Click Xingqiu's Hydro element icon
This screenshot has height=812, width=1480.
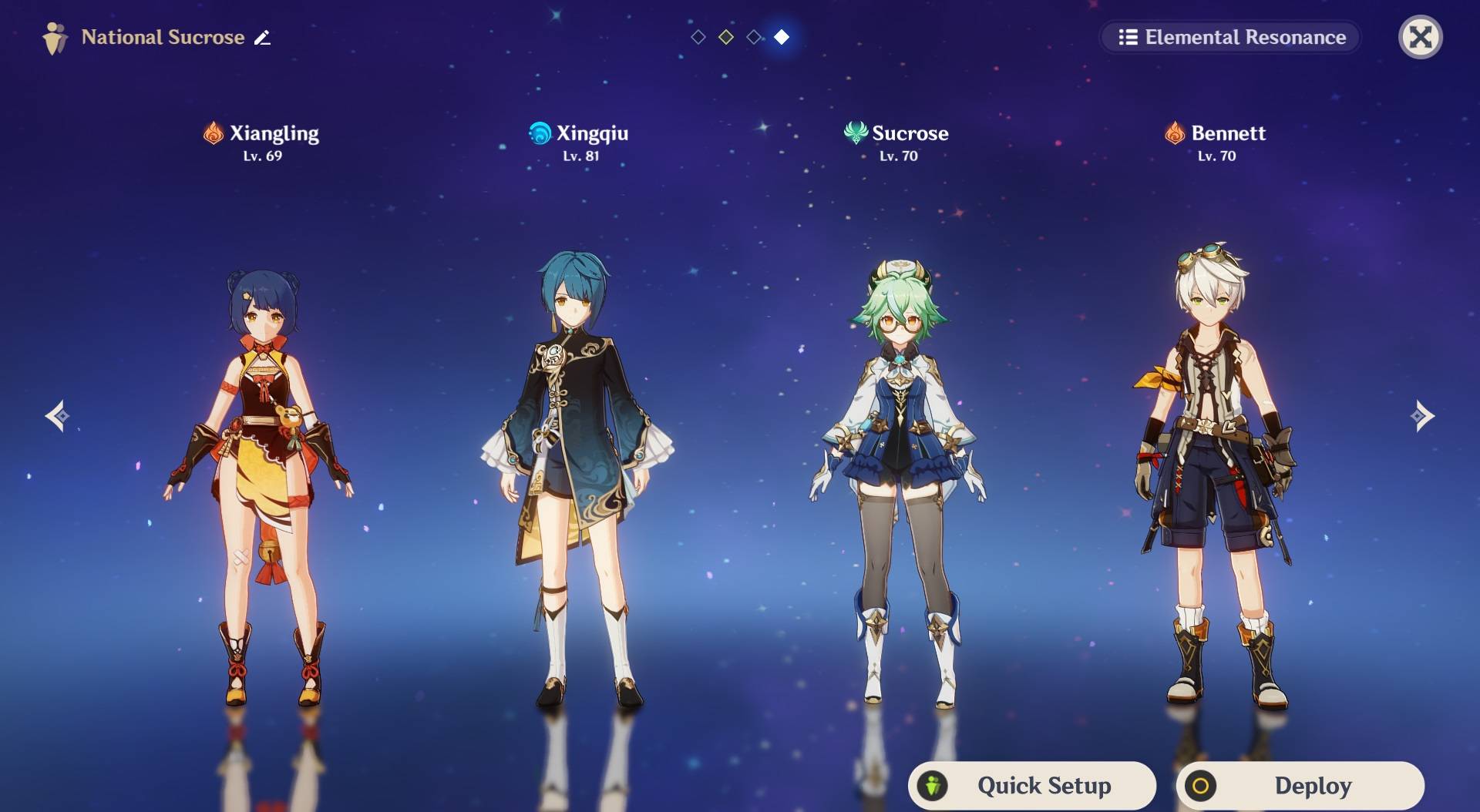coord(539,133)
